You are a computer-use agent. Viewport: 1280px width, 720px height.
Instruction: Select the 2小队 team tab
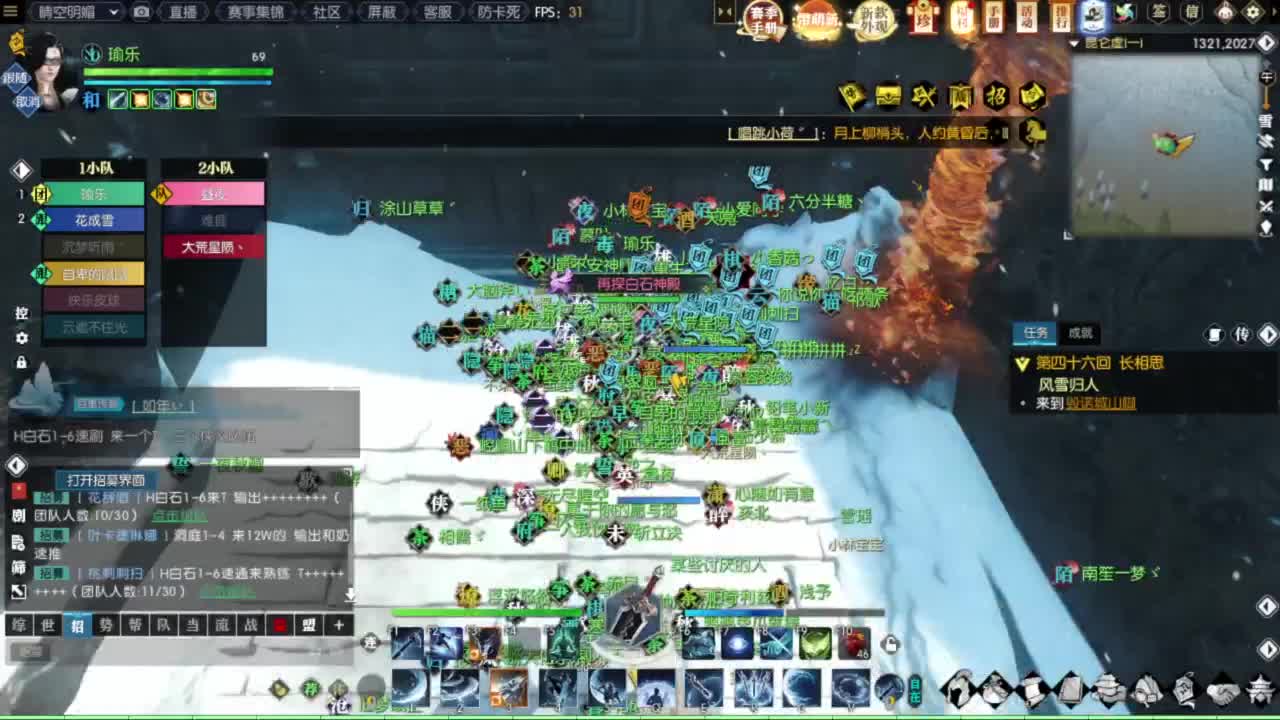coord(213,168)
